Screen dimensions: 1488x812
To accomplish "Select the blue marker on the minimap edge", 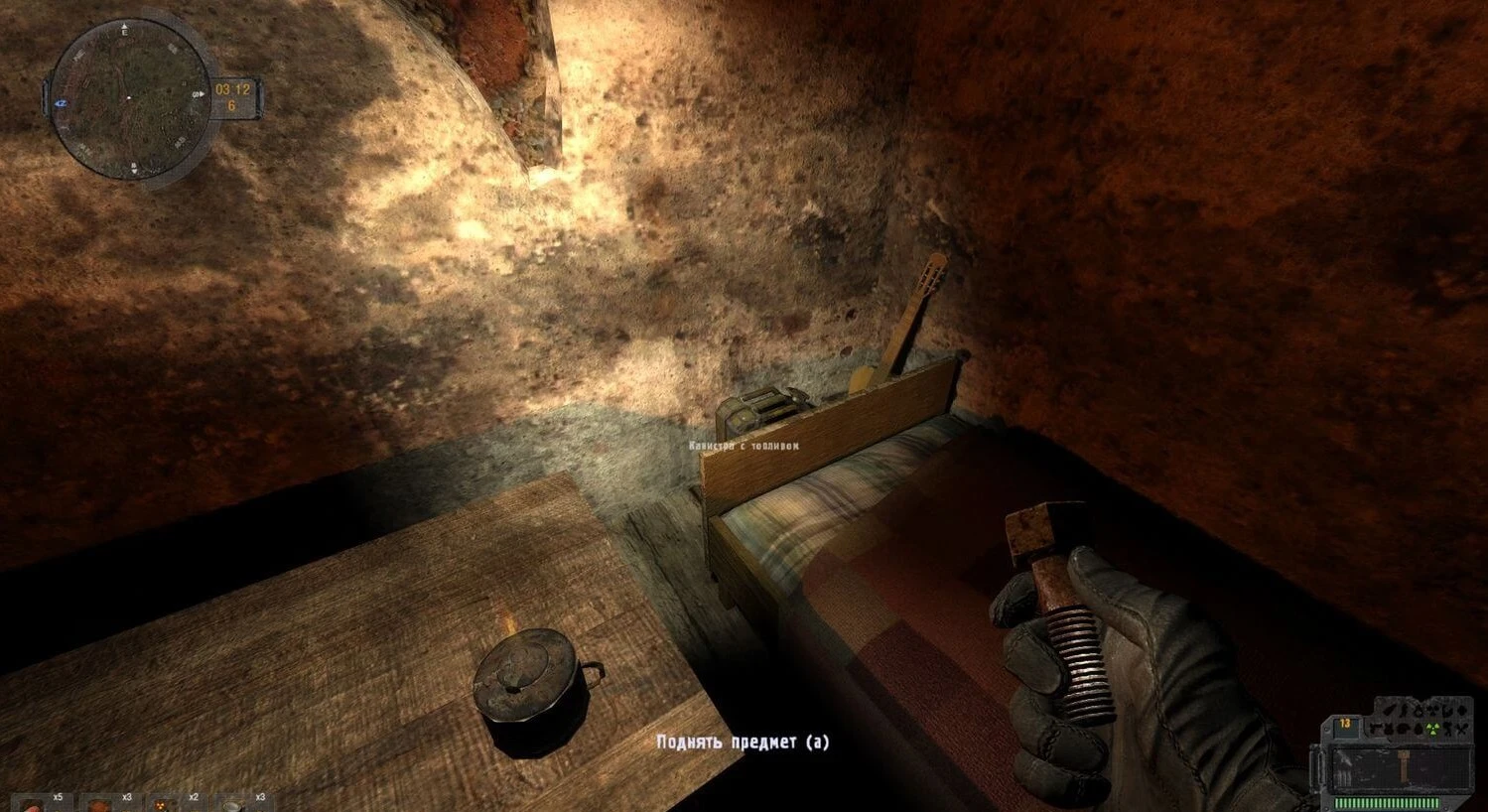I will [61, 102].
